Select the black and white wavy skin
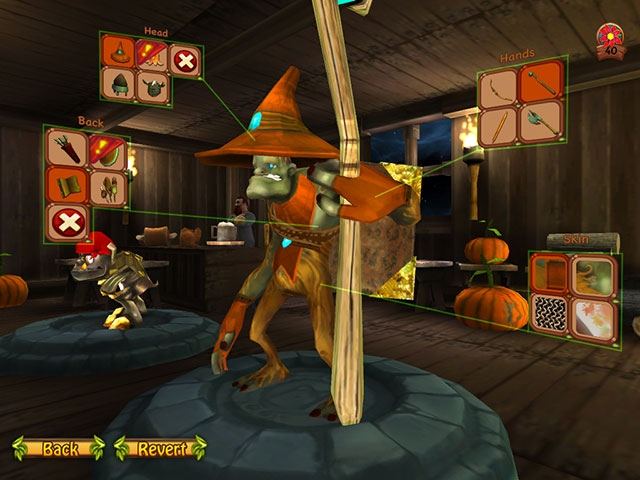 551,314
